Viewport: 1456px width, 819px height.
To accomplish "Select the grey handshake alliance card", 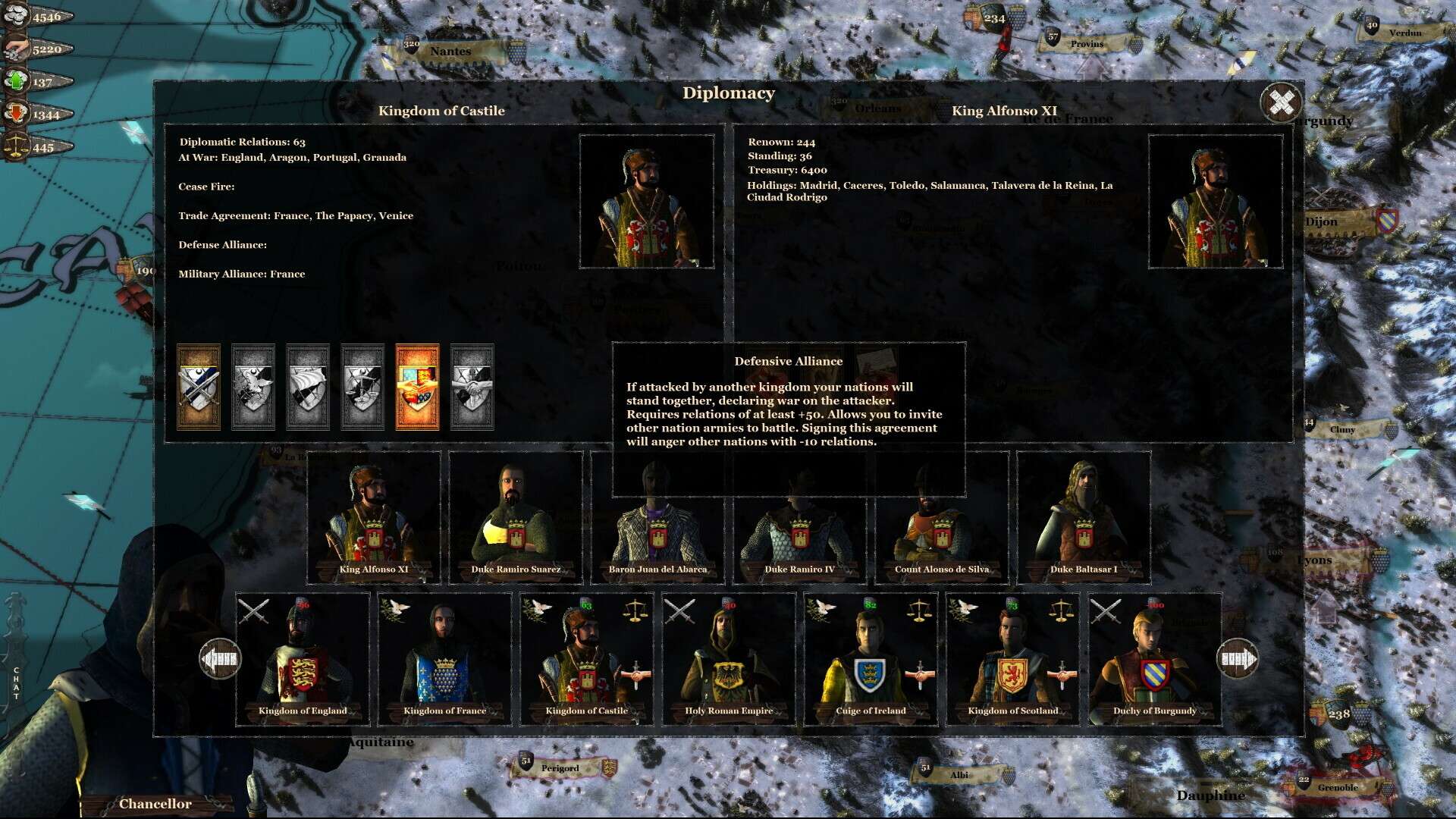I will [x=472, y=388].
